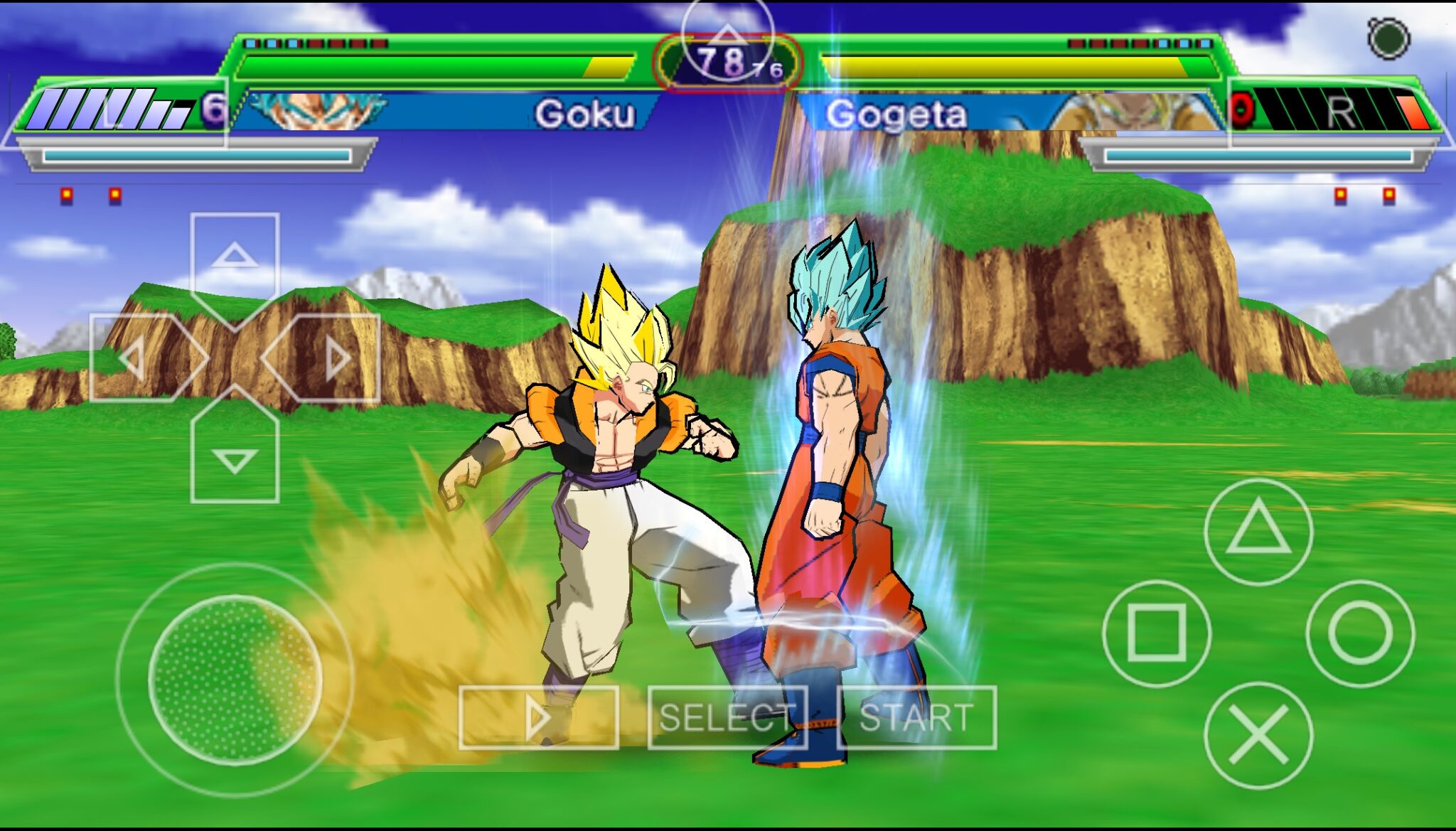1456x831 pixels.
Task: Tap the triangle touch button
Action: [1258, 531]
